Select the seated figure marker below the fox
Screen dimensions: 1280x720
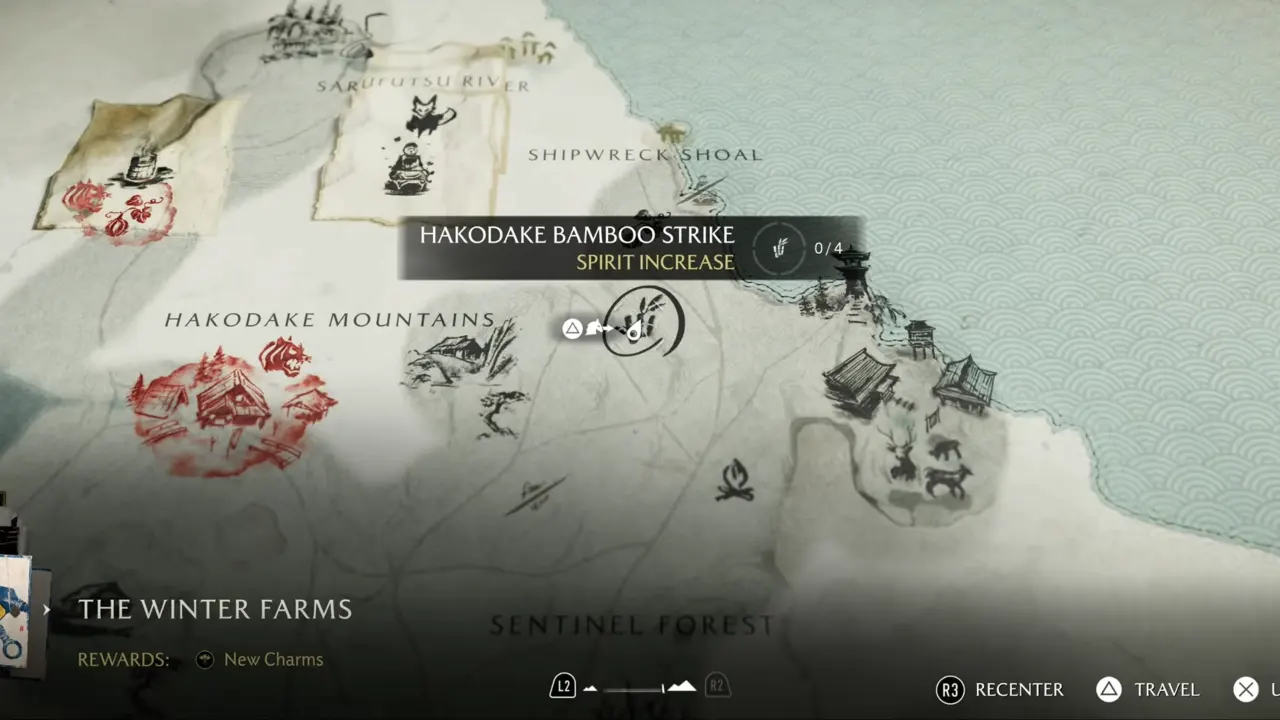409,168
